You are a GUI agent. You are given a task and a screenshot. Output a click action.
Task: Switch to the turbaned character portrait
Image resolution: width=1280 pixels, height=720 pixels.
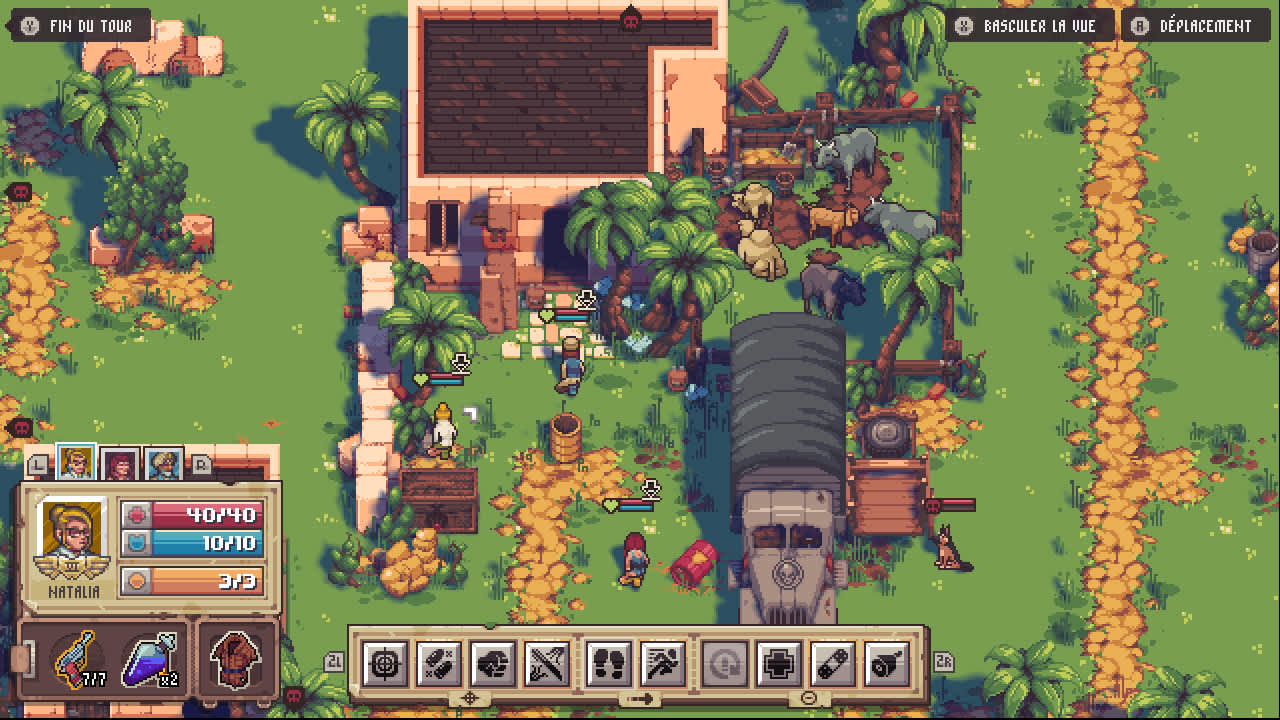[x=163, y=464]
